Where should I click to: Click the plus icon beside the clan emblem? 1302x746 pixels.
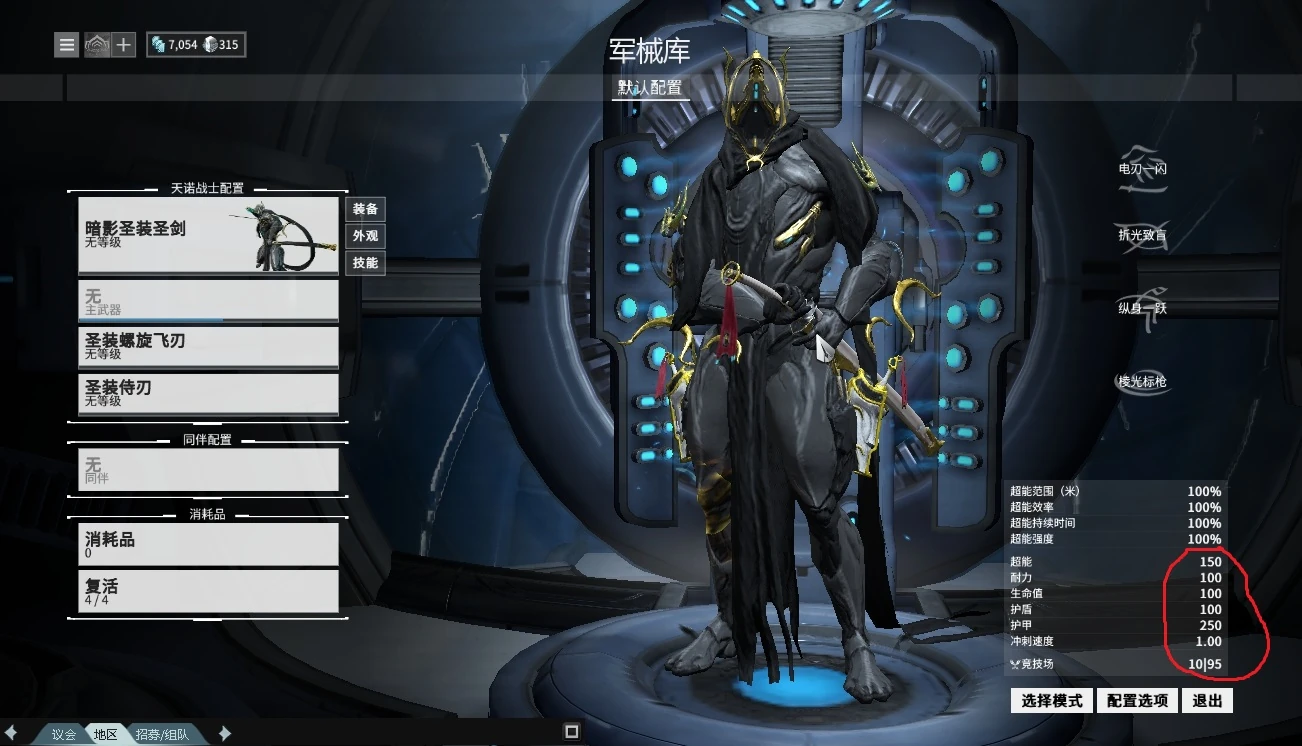click(x=122, y=44)
